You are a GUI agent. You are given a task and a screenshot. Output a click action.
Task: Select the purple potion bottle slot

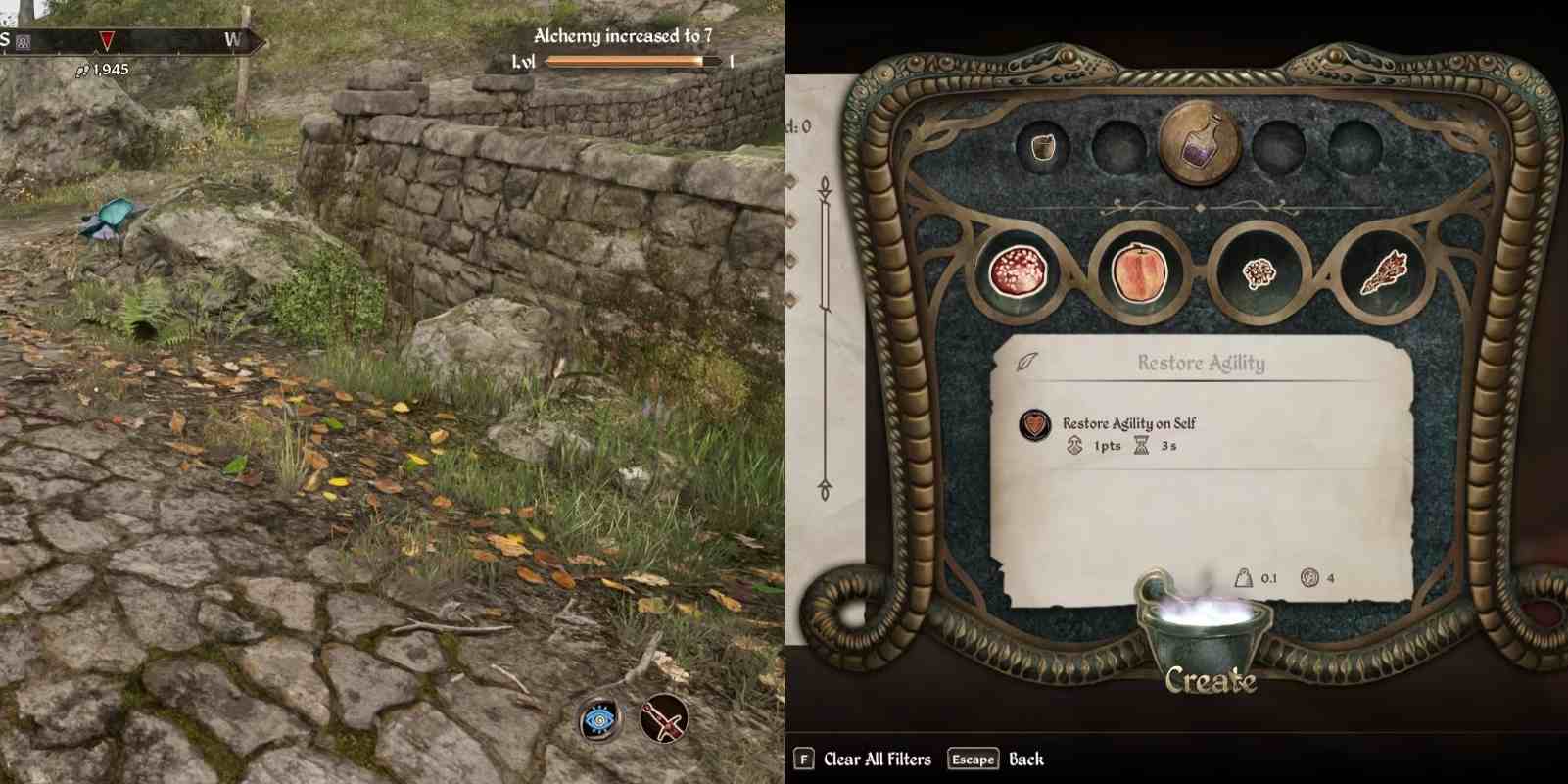[x=1200, y=145]
